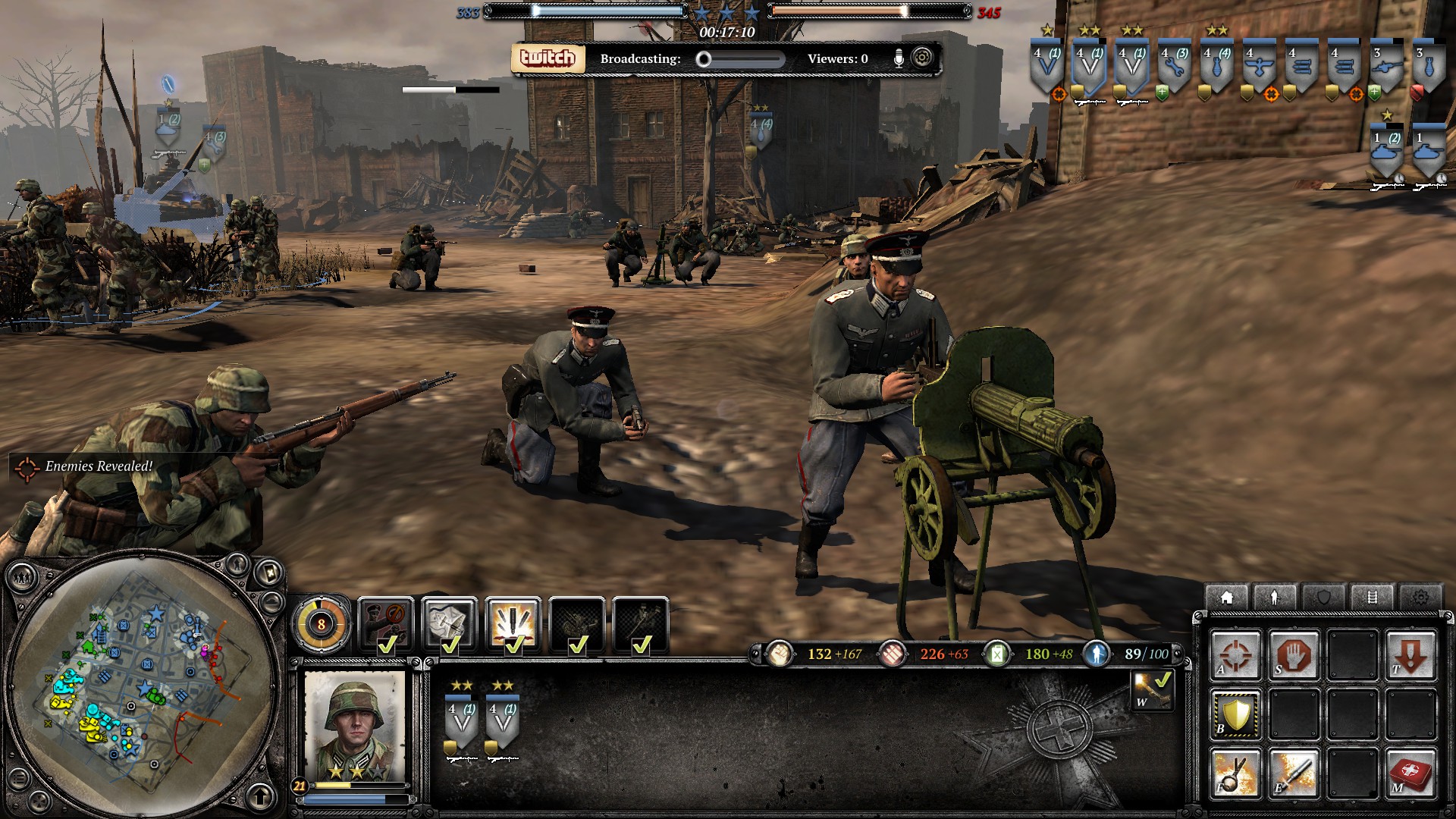Open the gear settings tab
Viewport: 1456px width, 819px height.
[1420, 598]
